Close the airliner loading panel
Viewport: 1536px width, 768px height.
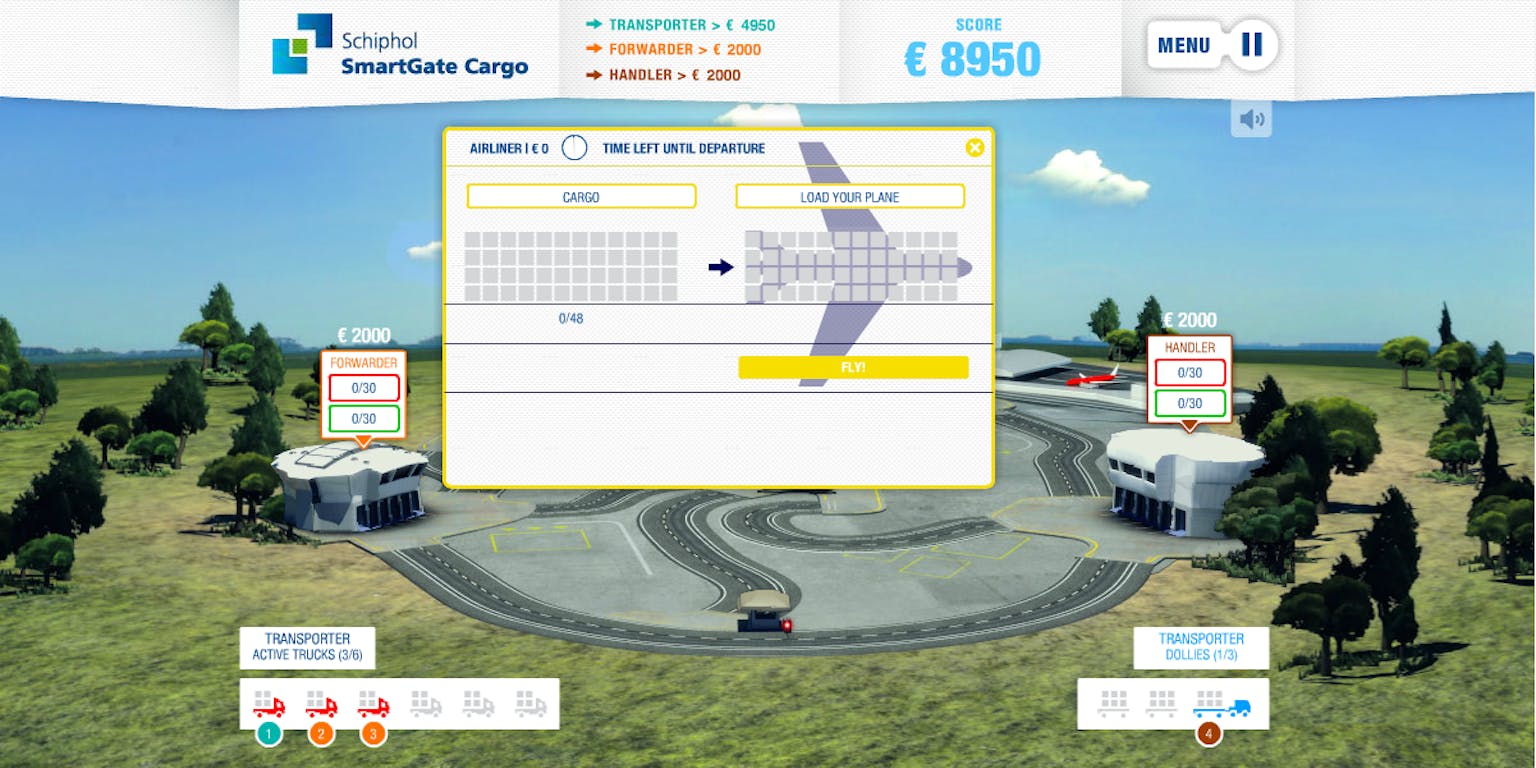tap(974, 148)
